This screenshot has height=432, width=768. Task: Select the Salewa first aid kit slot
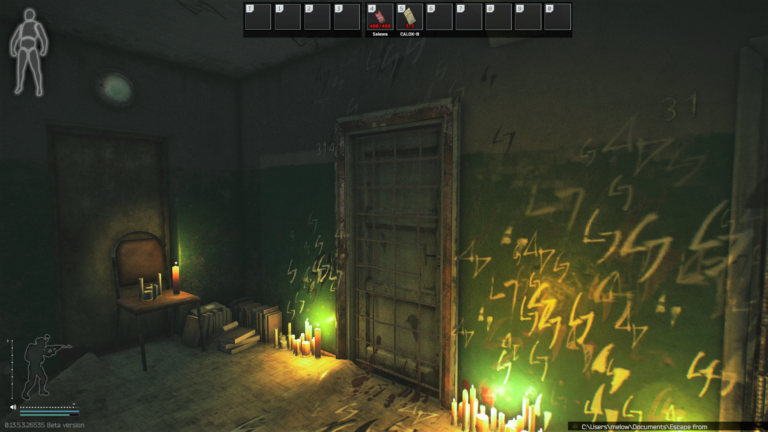tap(378, 17)
